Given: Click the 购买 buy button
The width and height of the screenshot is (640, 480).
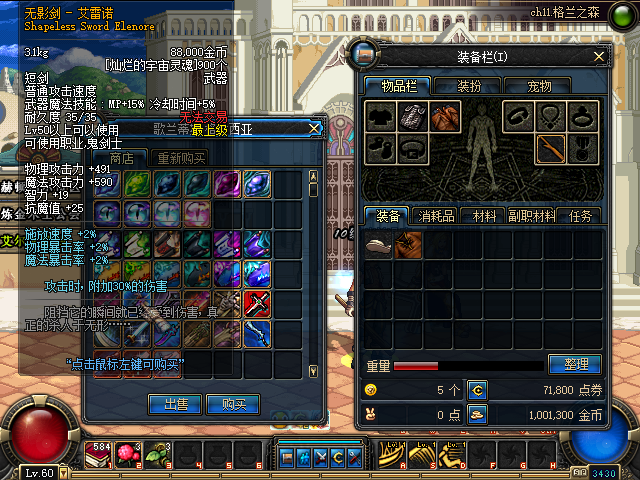Looking at the screenshot, I should [233, 404].
